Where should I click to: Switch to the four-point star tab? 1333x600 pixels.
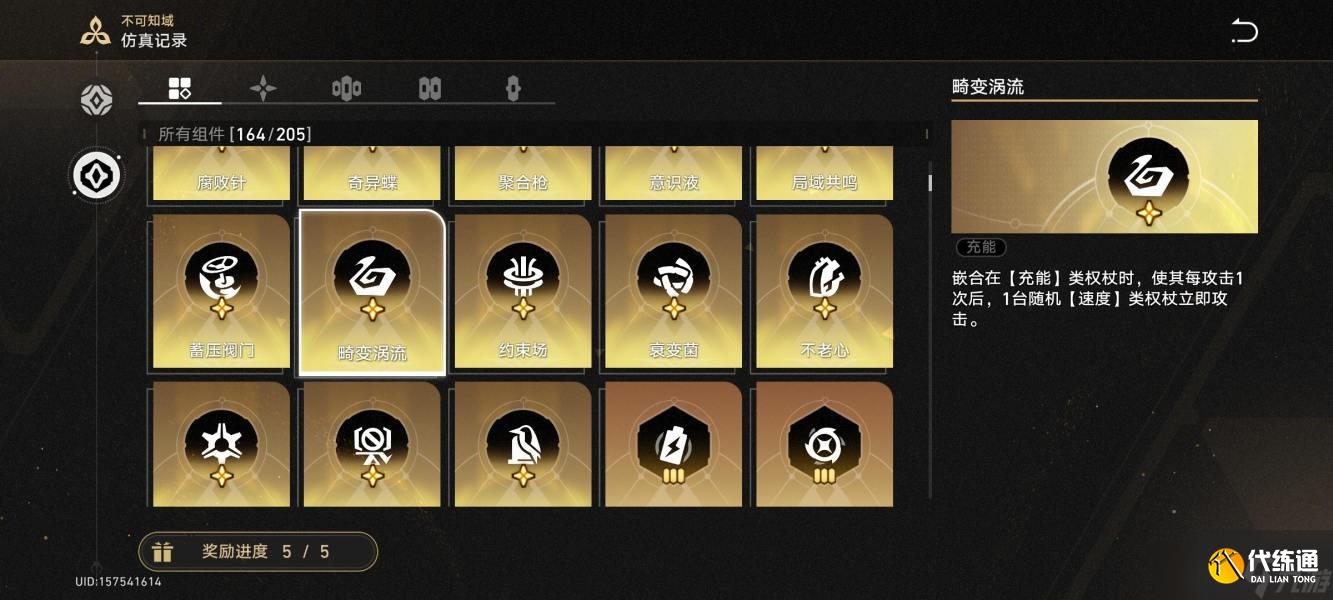[263, 89]
